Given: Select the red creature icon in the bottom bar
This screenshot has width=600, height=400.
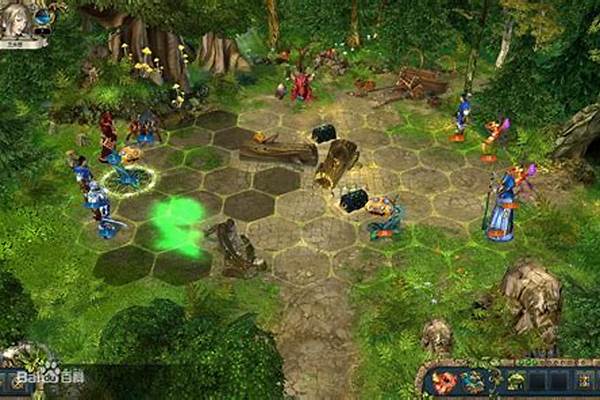Looking at the screenshot, I should 444,381.
